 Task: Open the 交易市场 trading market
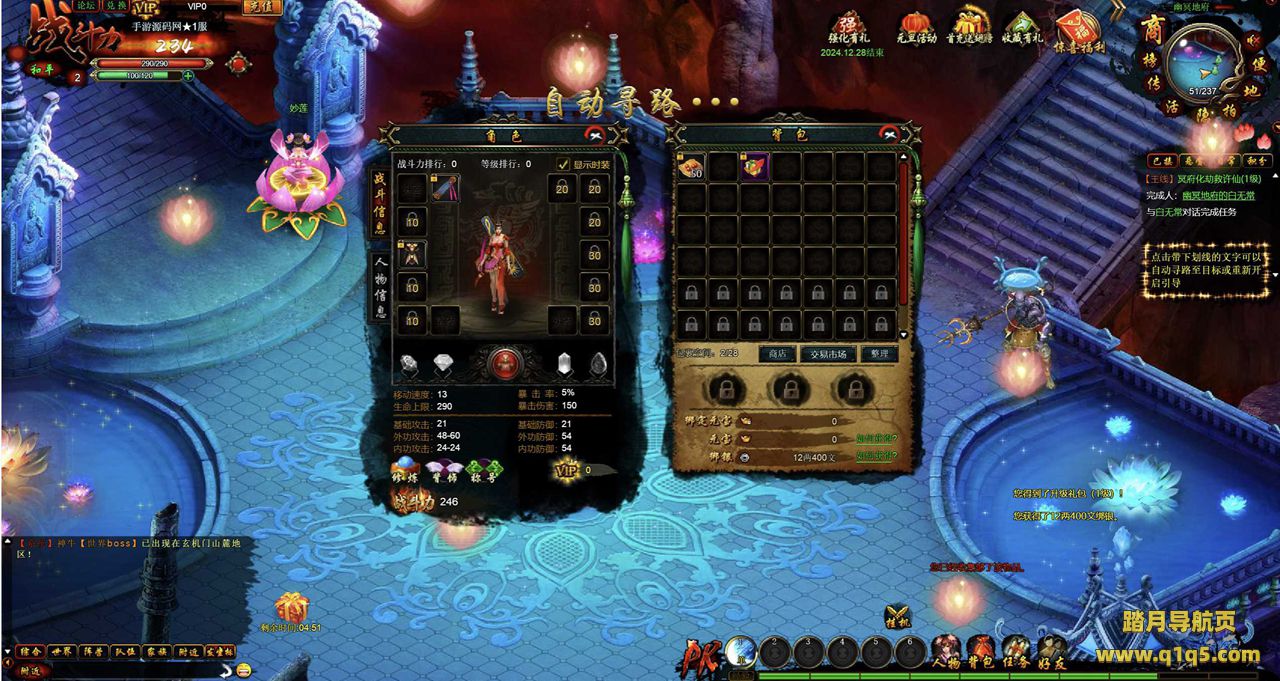[828, 354]
